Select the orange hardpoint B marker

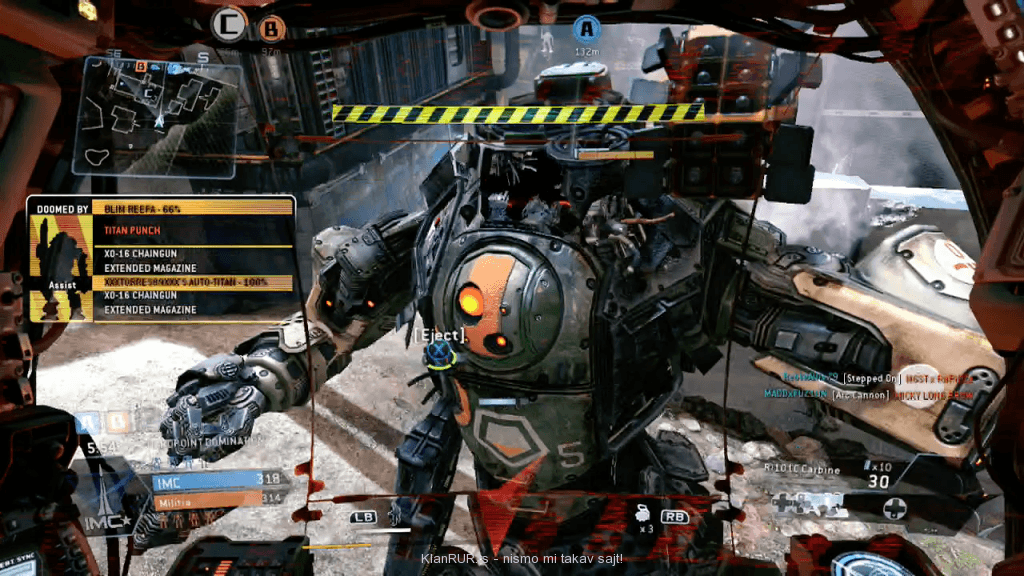click(270, 27)
